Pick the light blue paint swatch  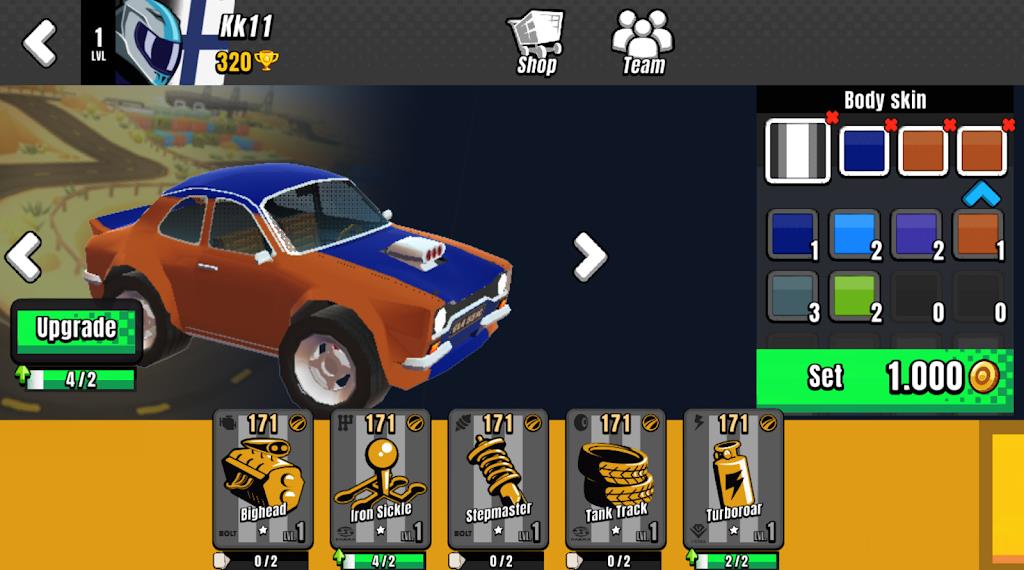[853, 234]
